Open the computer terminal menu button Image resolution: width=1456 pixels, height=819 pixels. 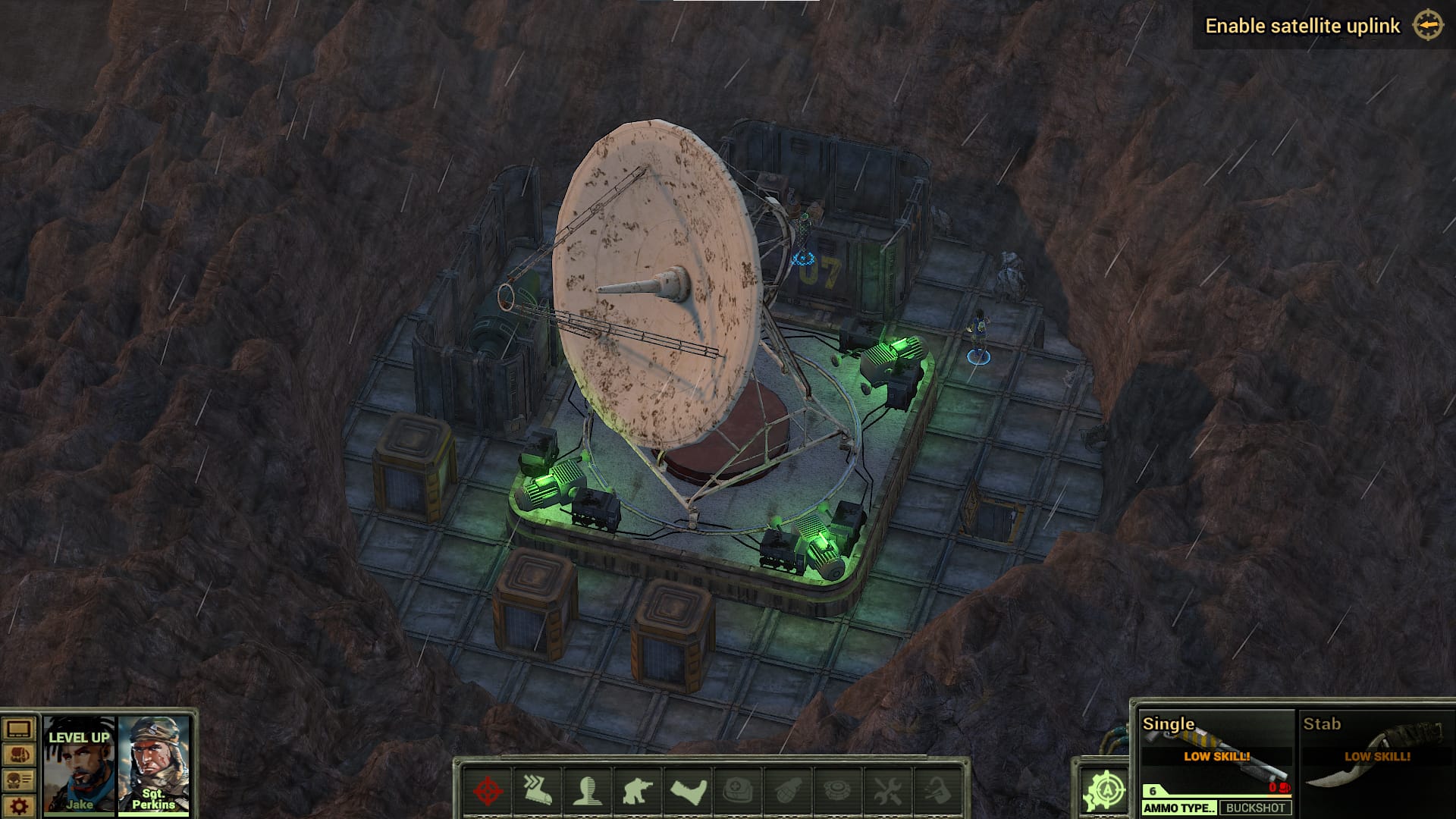(18, 730)
